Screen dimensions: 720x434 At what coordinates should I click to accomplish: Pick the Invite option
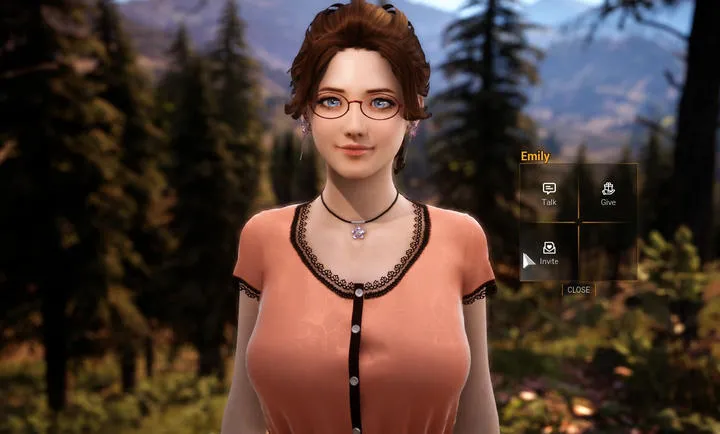[x=549, y=252]
